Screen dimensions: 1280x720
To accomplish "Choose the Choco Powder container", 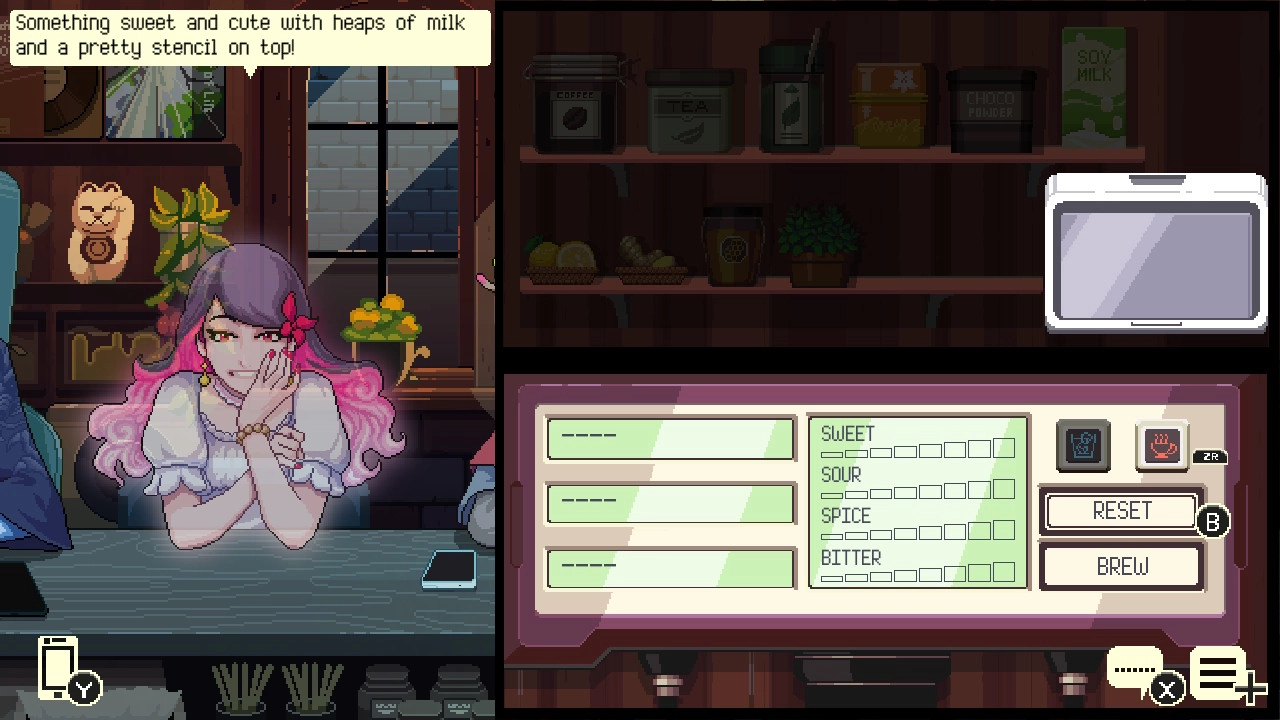I will (989, 110).
